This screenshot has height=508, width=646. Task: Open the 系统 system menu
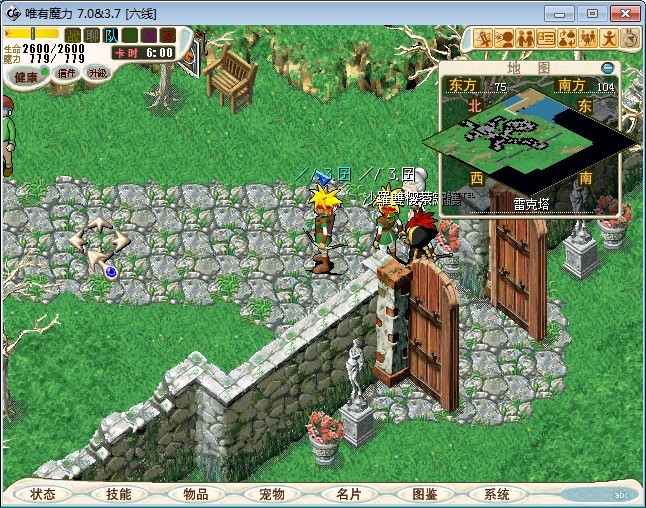click(497, 494)
